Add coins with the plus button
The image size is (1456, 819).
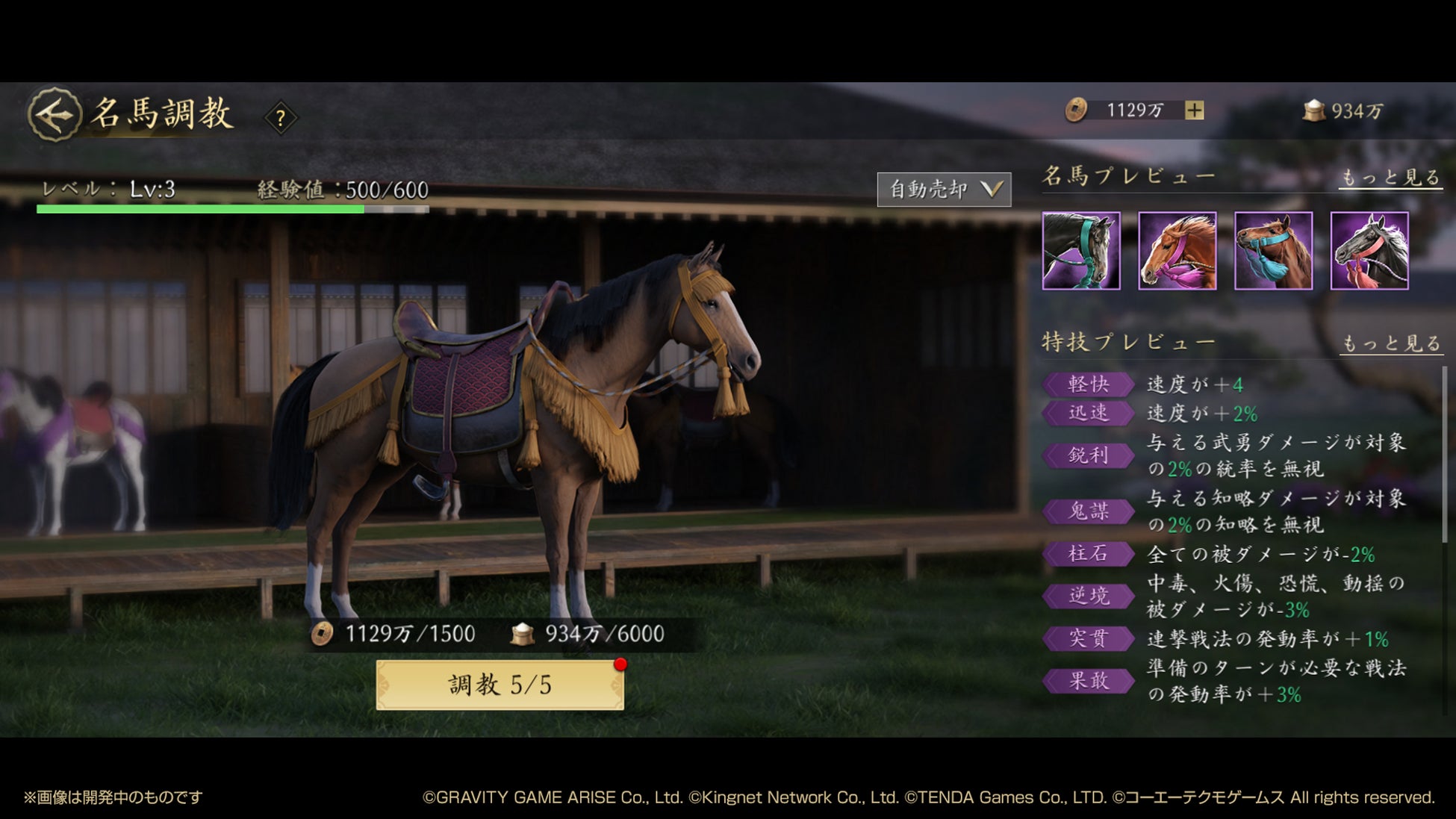pyautogui.click(x=1194, y=110)
